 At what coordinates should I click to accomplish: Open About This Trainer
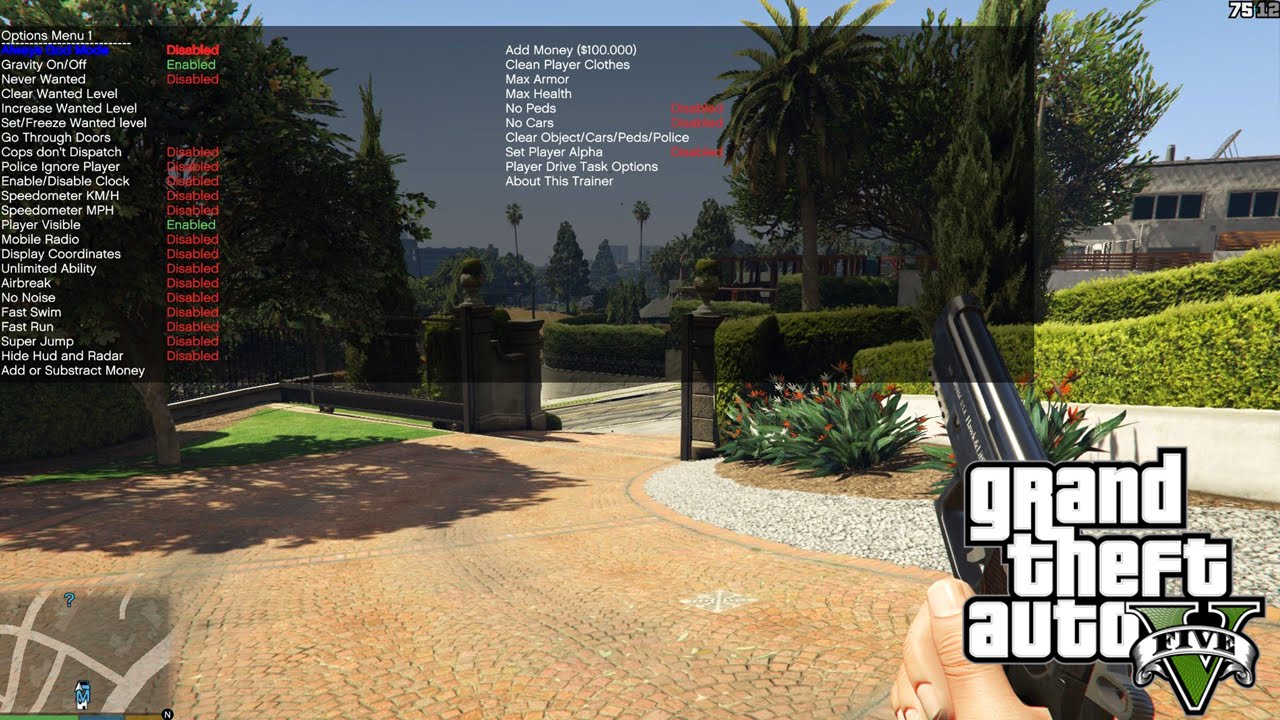click(x=557, y=181)
